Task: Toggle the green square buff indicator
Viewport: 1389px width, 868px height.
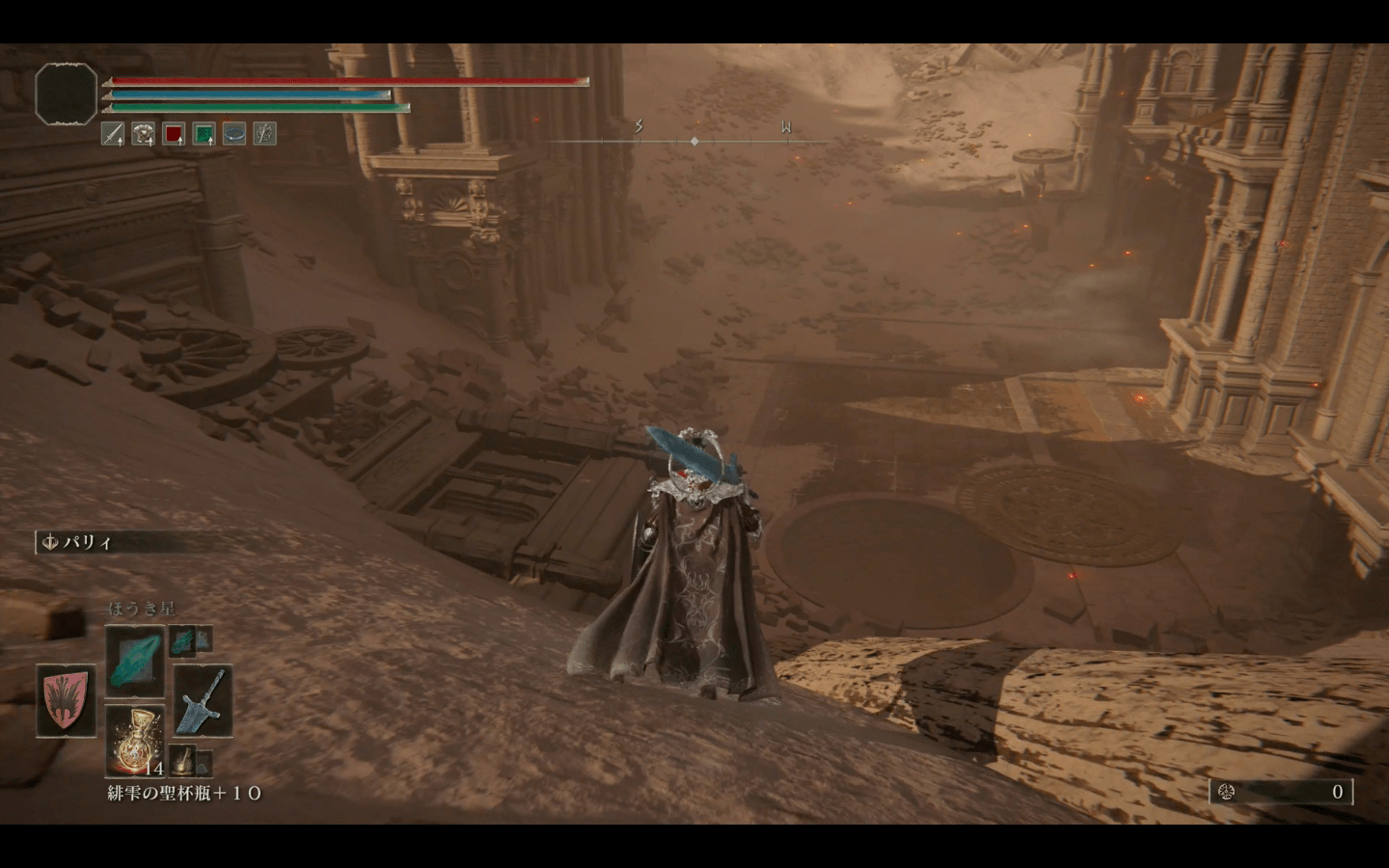Action: point(204,134)
